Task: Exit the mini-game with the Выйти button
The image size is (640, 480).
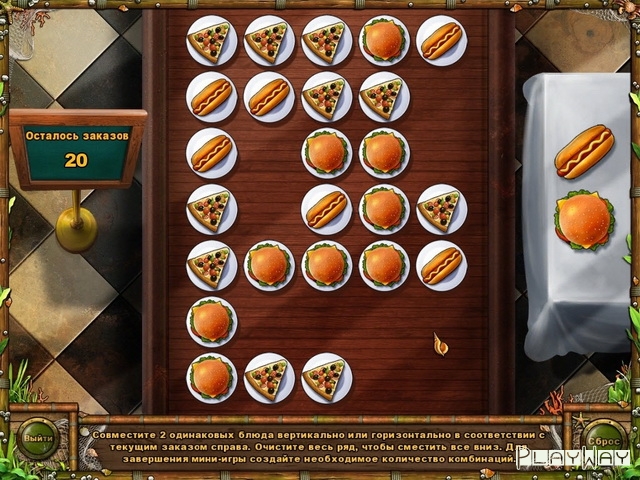Action: point(37,438)
